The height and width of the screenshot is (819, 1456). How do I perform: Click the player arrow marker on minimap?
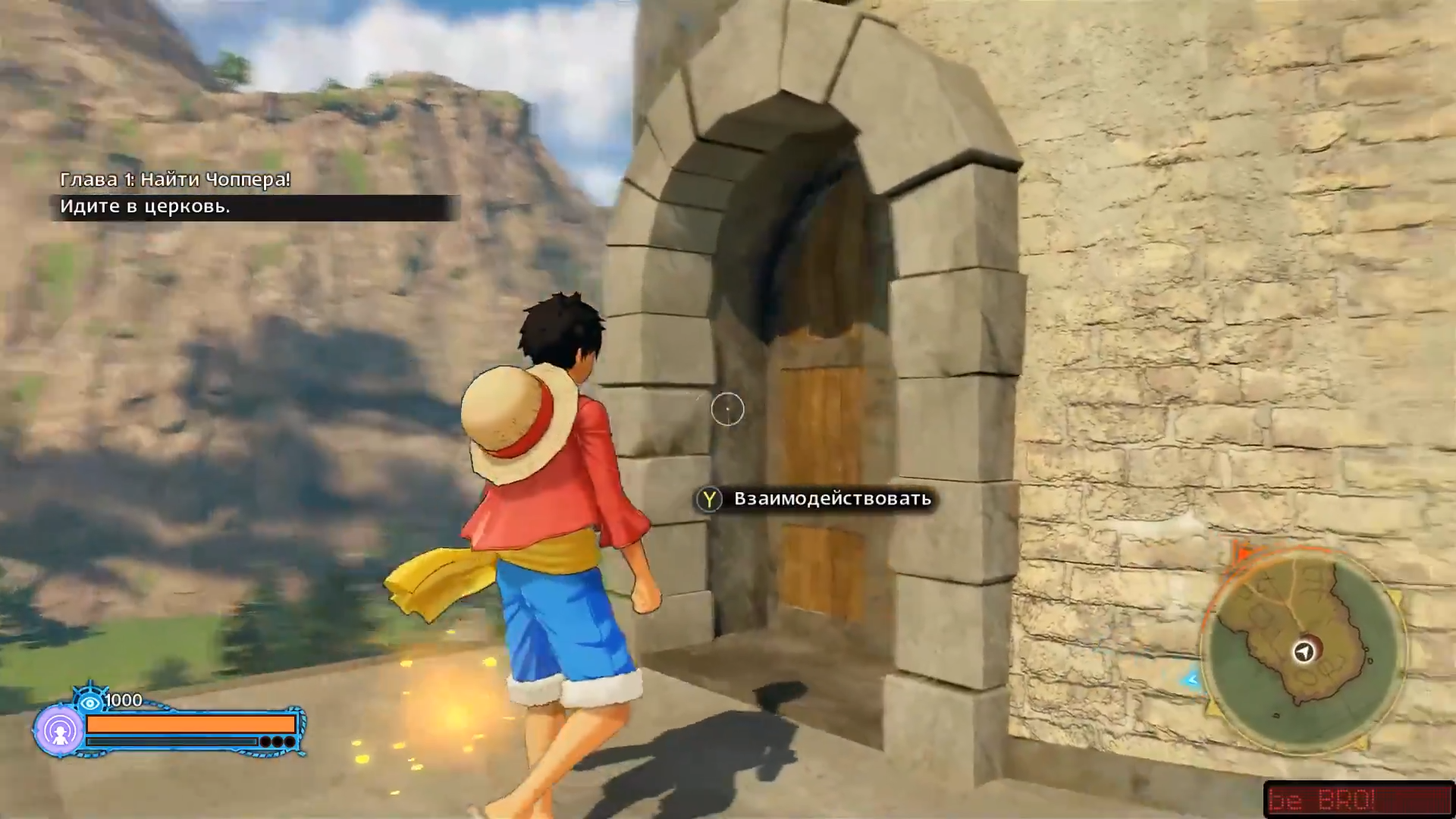click(x=1304, y=651)
